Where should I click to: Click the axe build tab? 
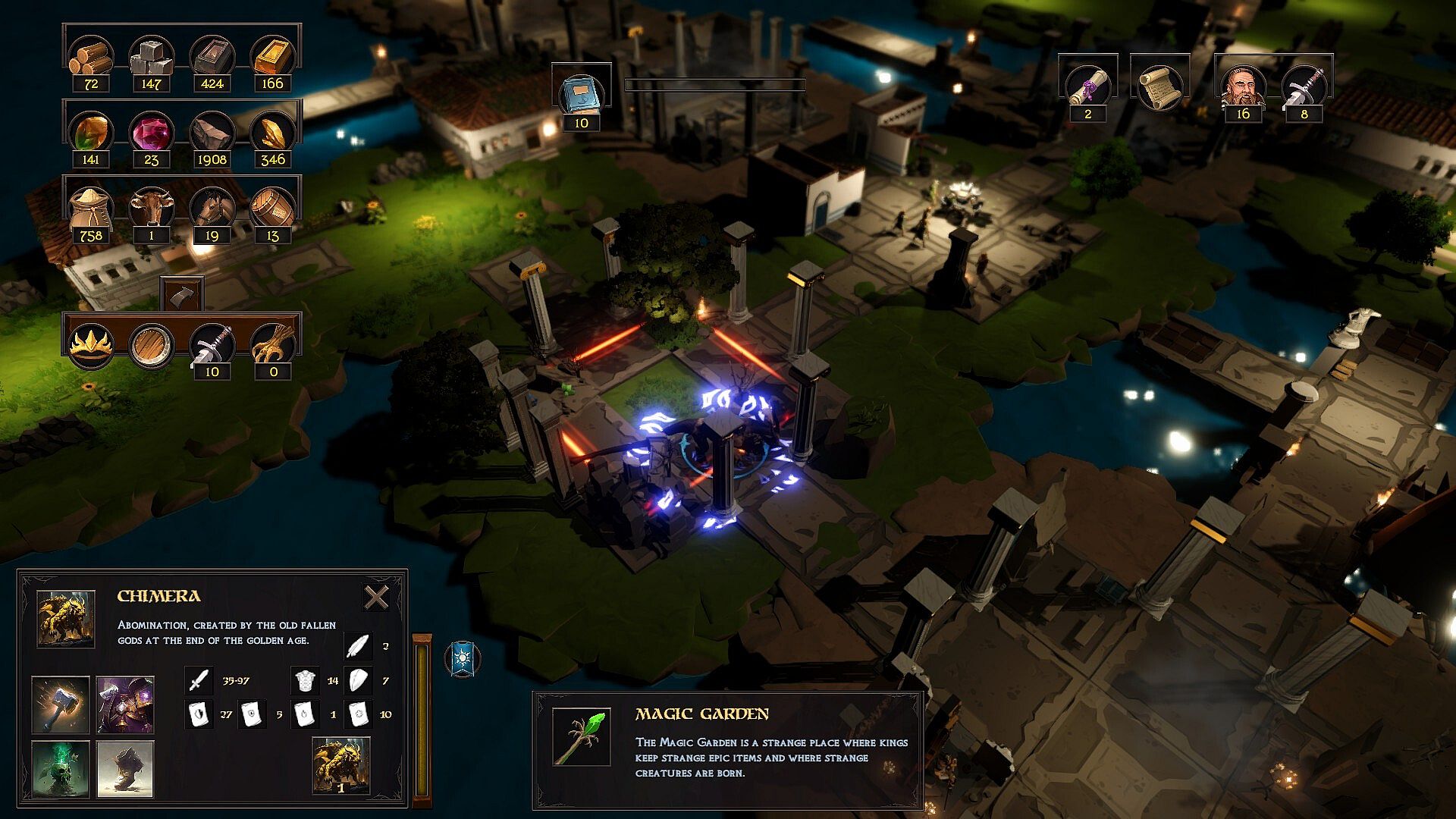(181, 294)
